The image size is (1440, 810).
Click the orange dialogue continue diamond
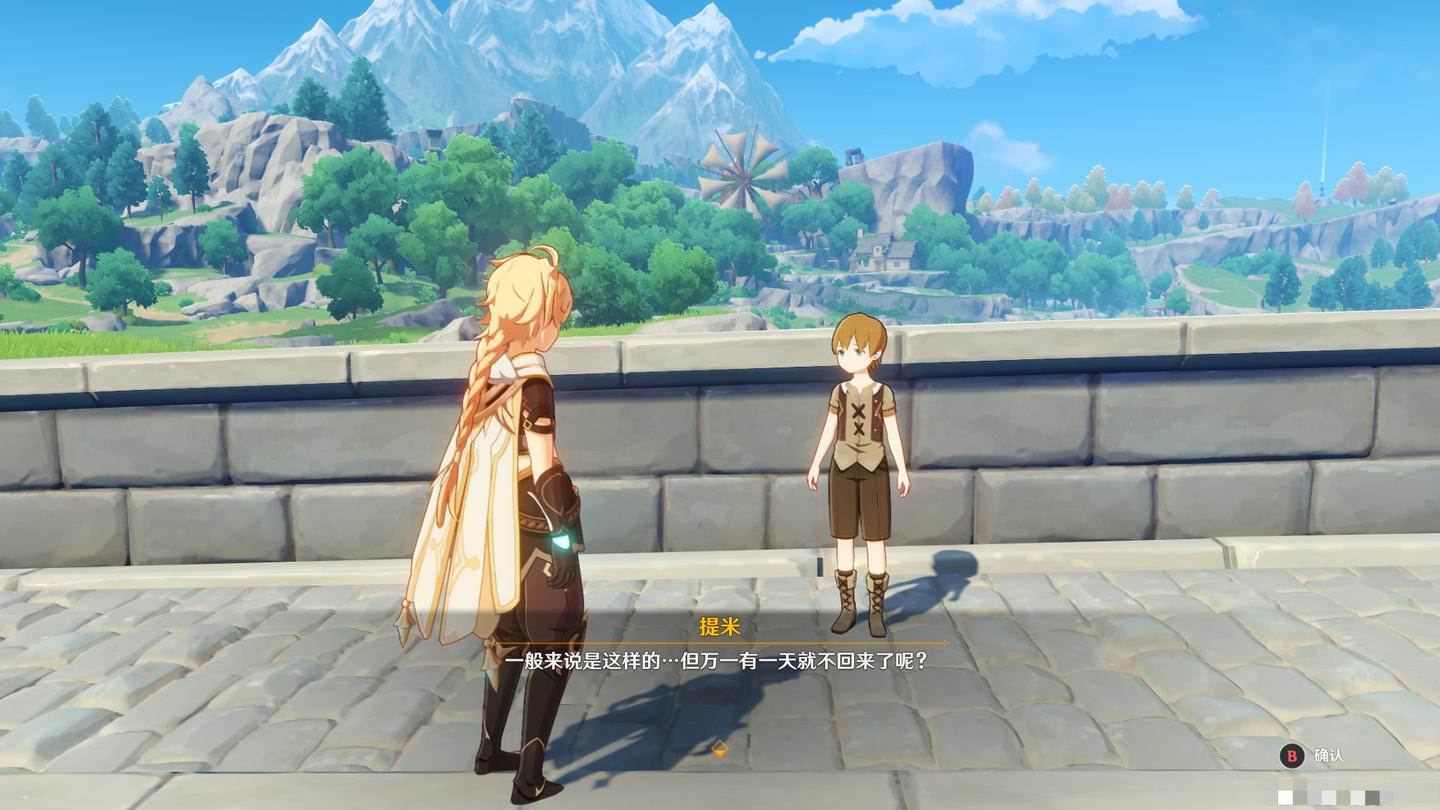719,748
